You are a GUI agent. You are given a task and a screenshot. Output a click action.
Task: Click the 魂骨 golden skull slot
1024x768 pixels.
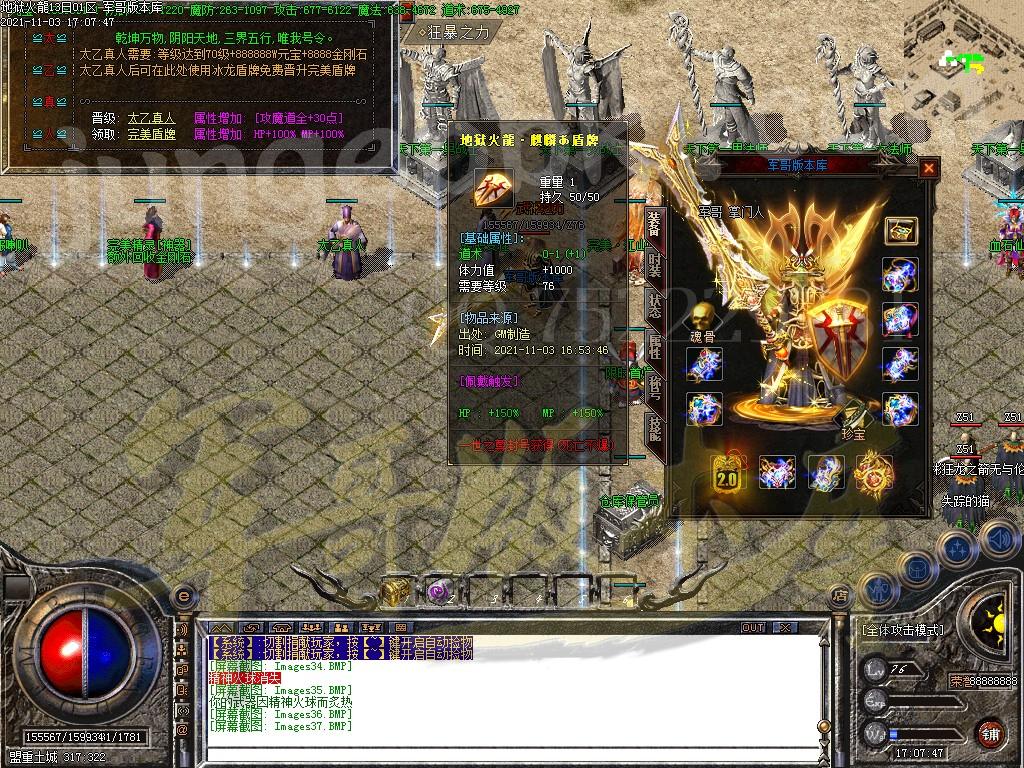coord(703,318)
